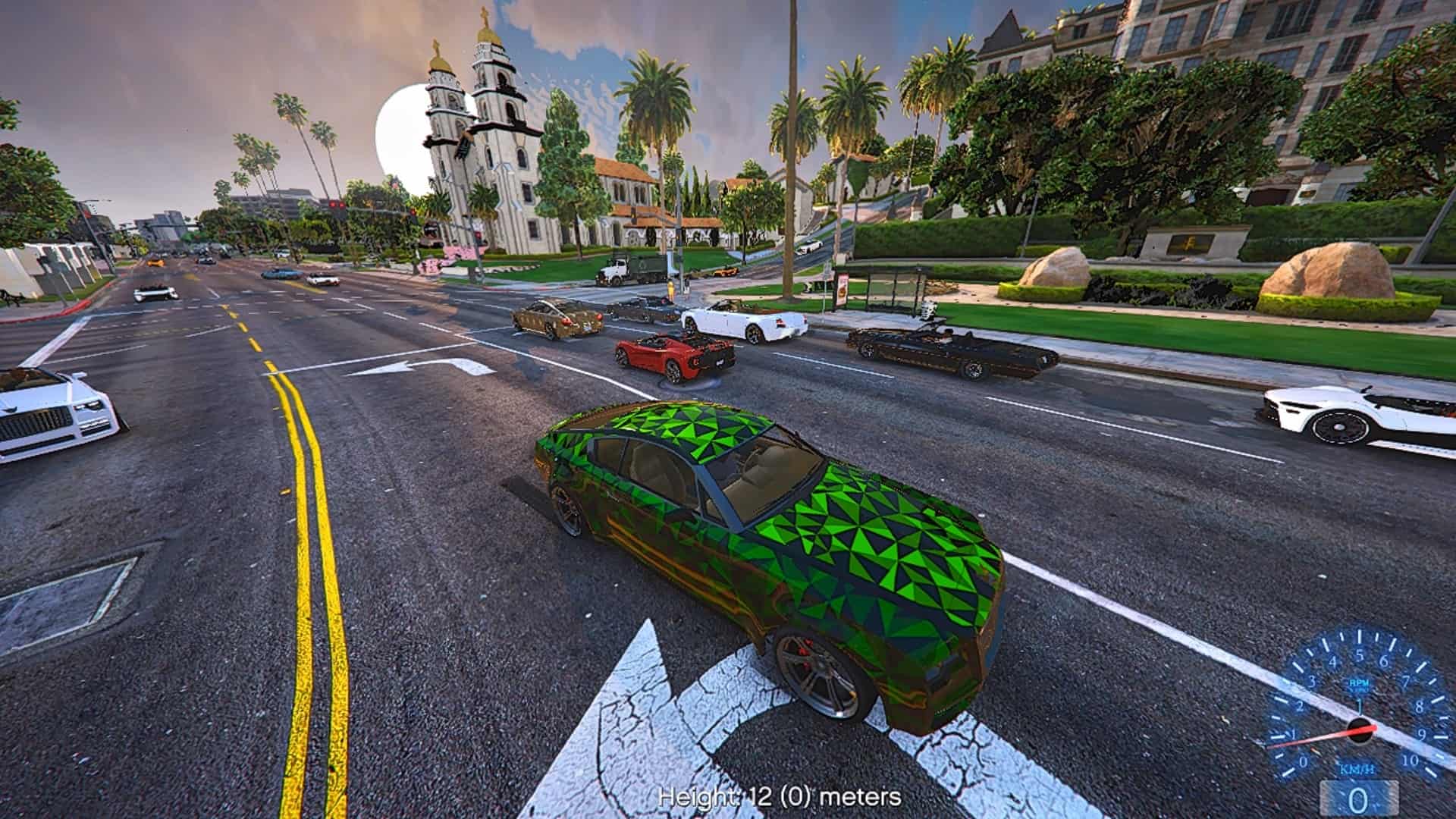
Task: Click the center hub of the RPM gauge
Action: tap(1360, 730)
